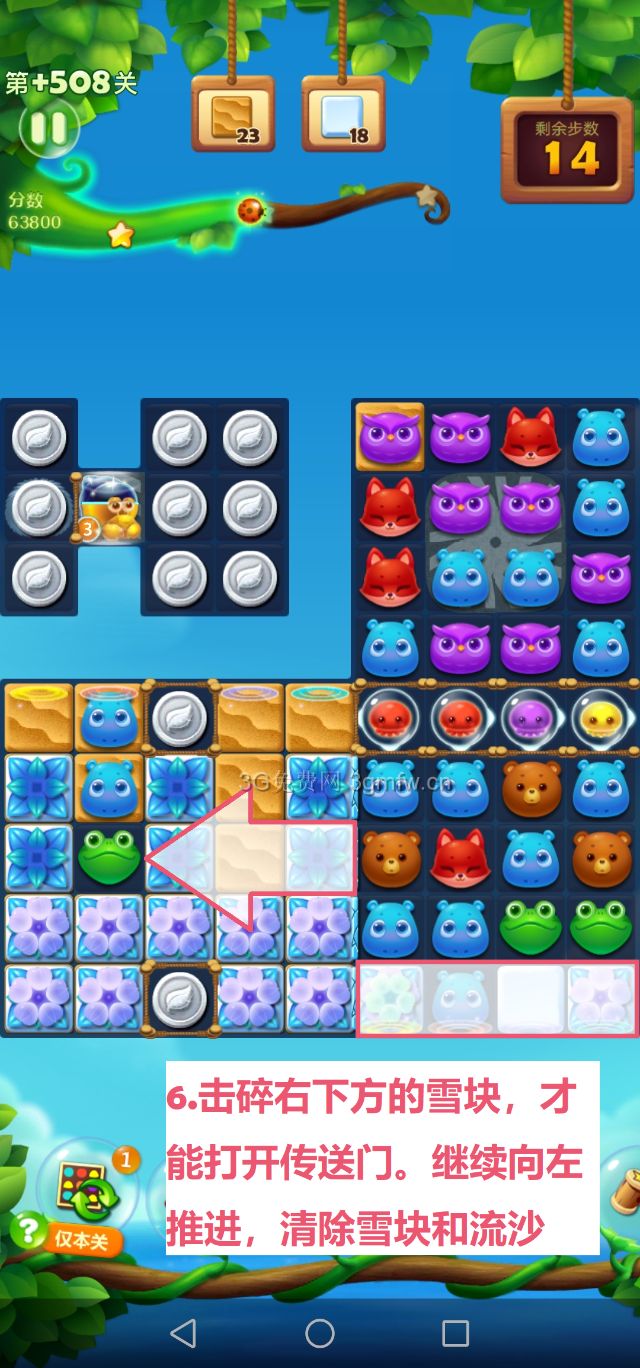Select the red fox between brown bears

[x=460, y=858]
